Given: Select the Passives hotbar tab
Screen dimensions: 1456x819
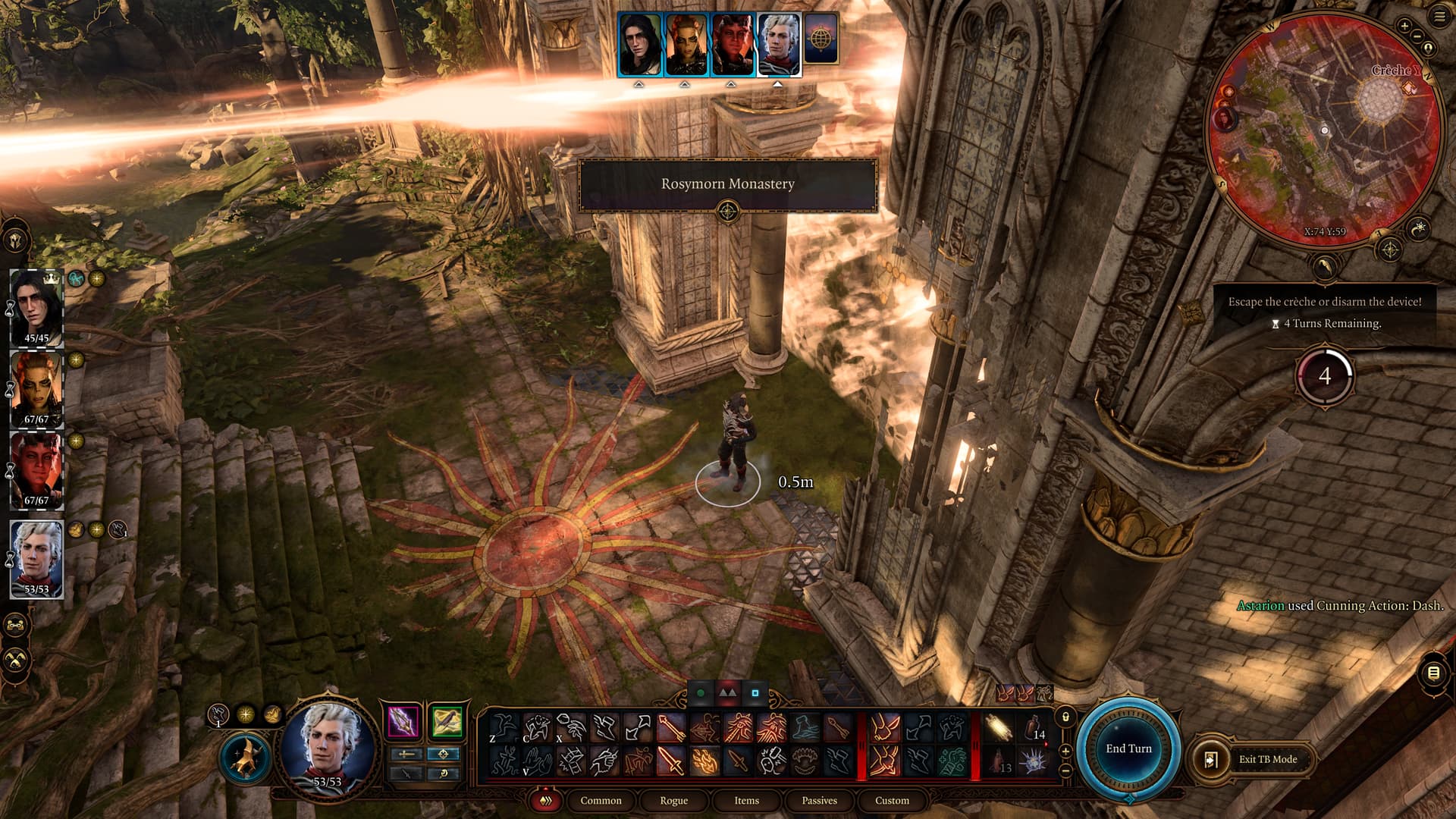Looking at the screenshot, I should 819,801.
